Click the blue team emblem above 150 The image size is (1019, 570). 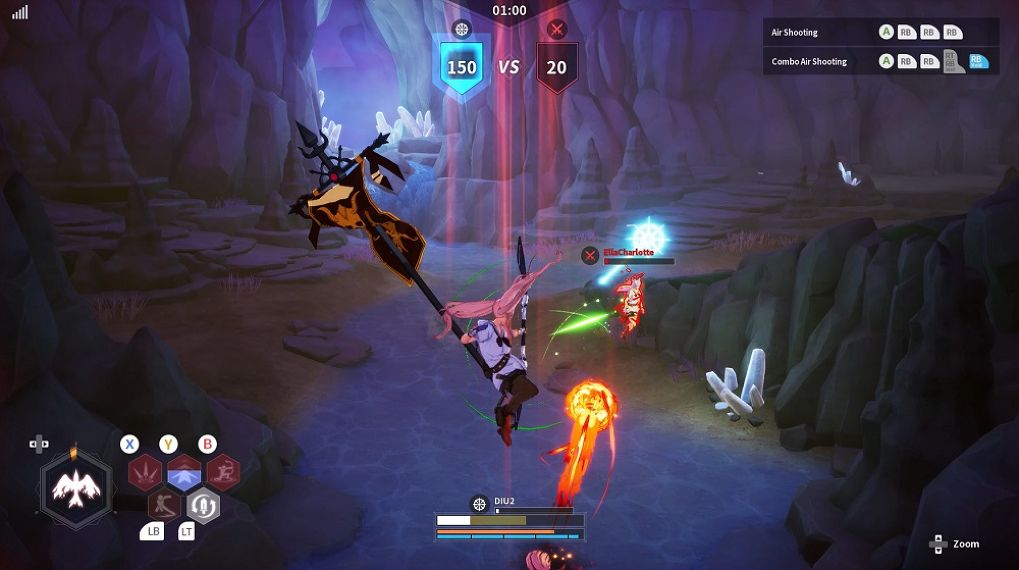pos(461,29)
